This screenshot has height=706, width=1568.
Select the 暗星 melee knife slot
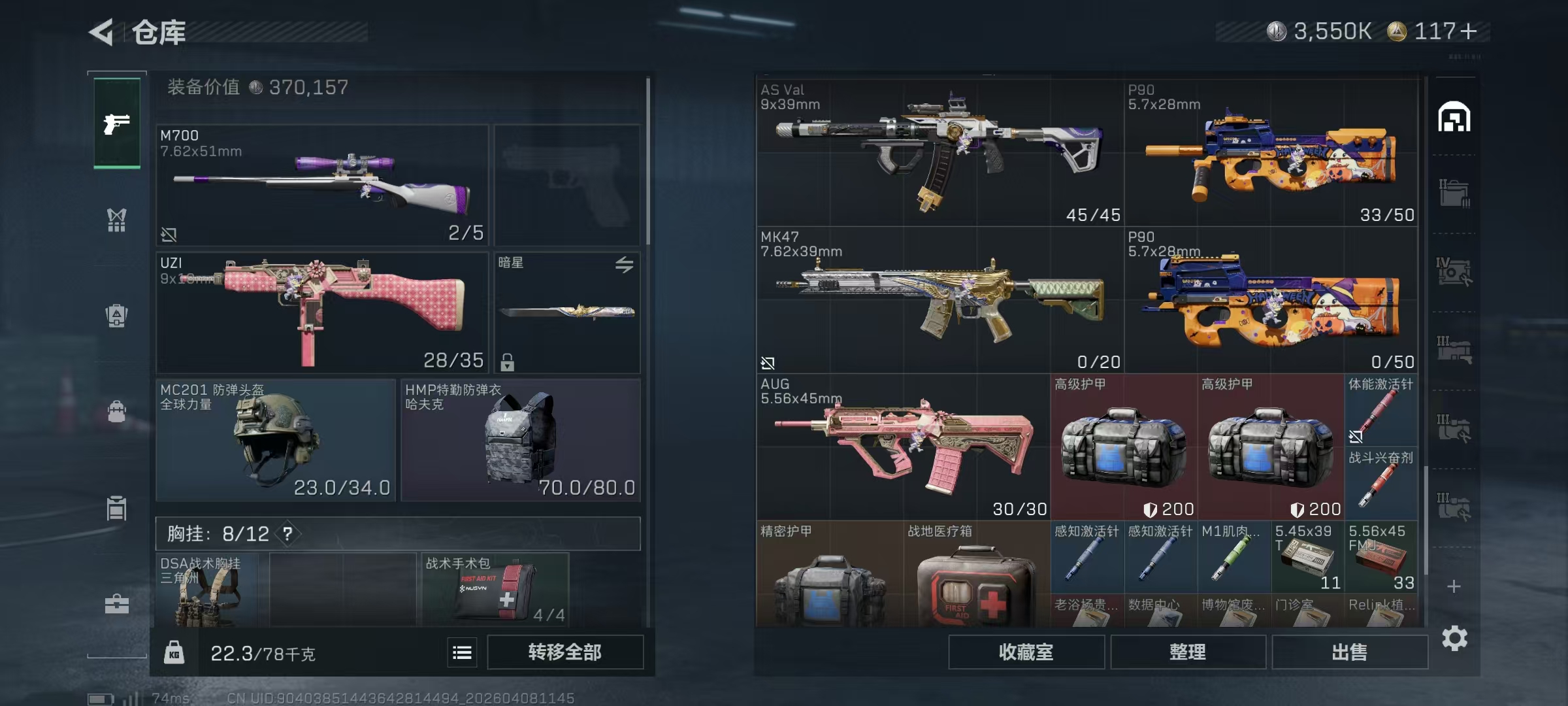tap(567, 312)
